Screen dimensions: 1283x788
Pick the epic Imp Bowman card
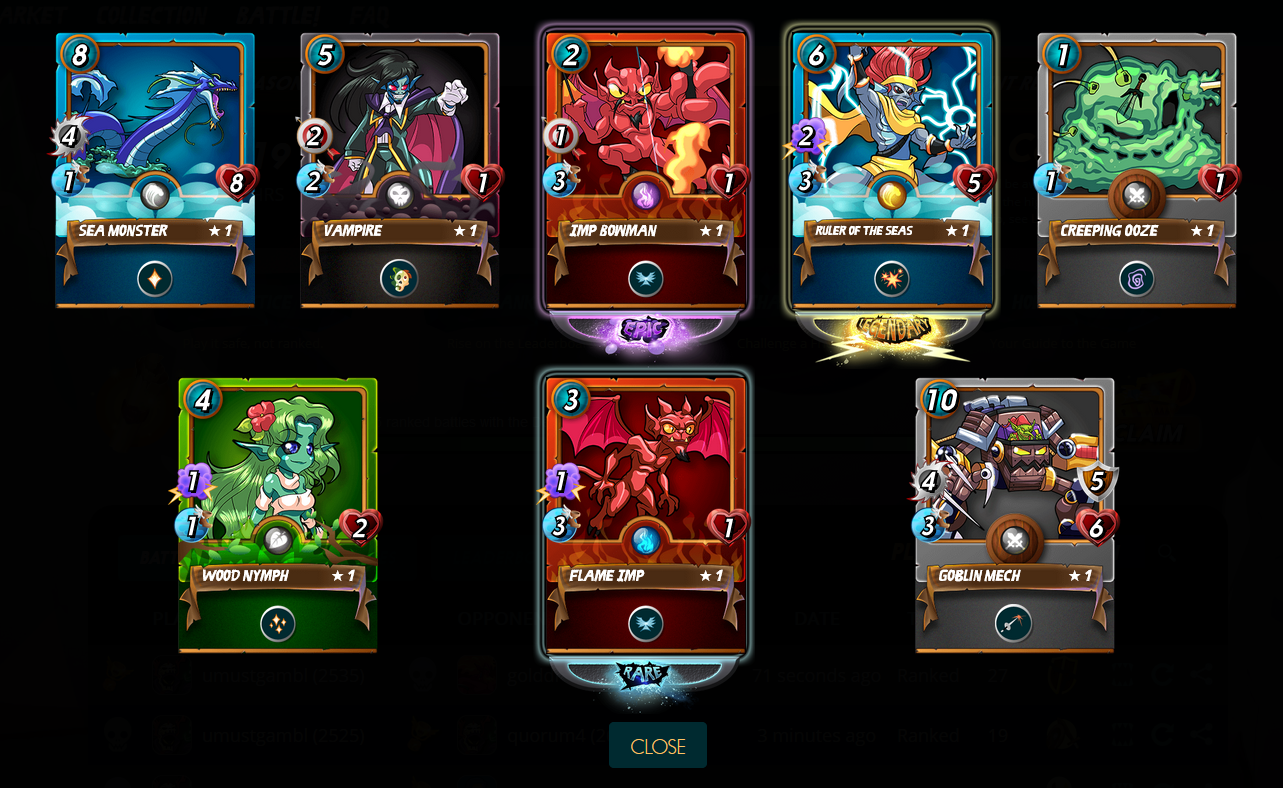[645, 170]
